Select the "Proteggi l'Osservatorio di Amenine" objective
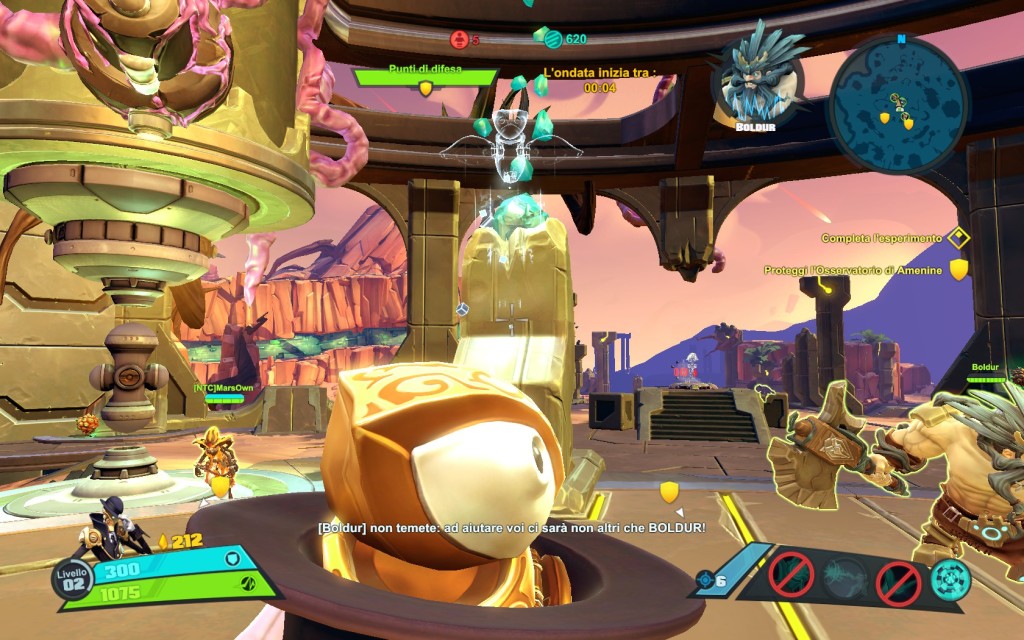 (853, 270)
